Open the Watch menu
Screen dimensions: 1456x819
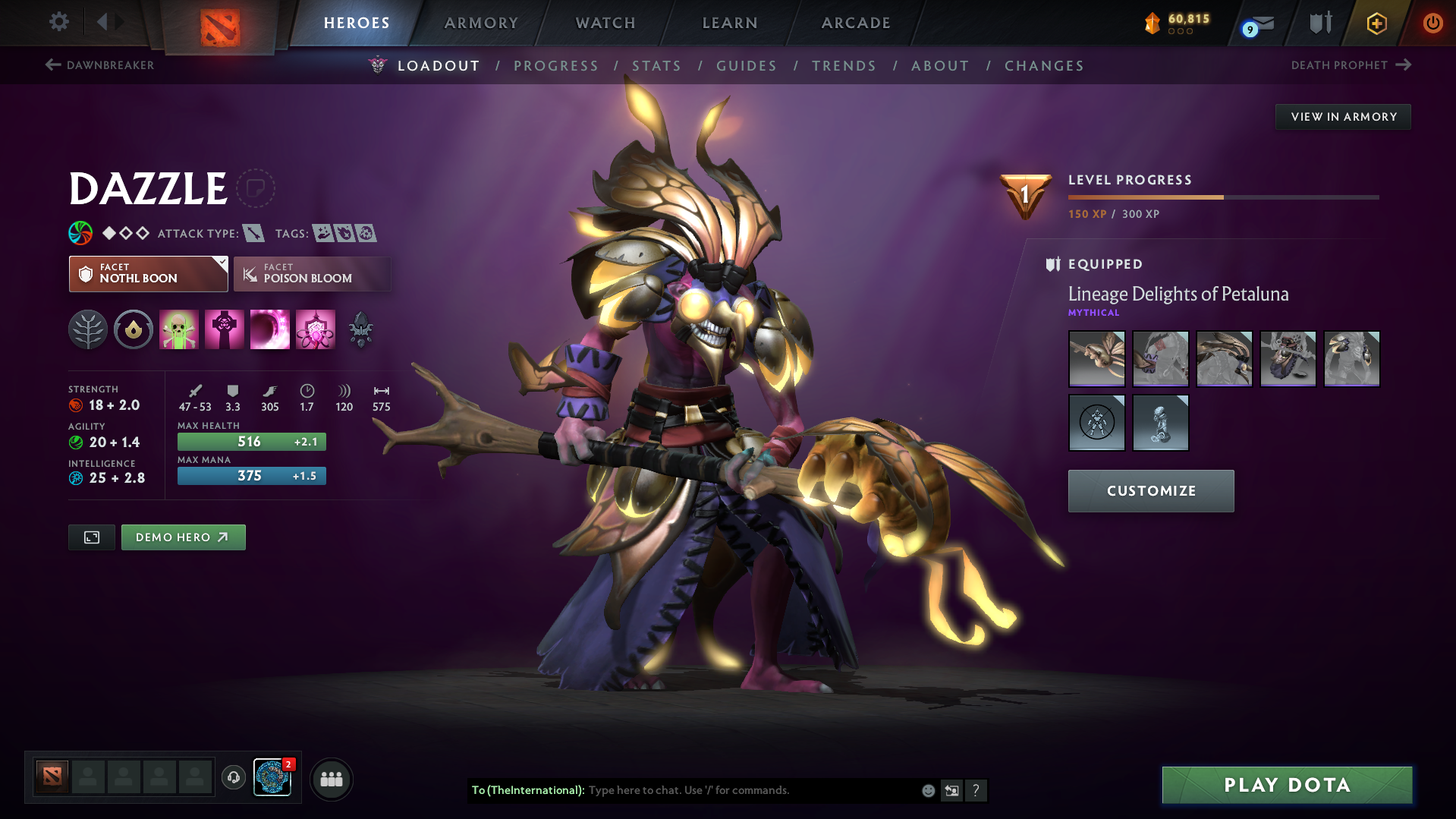pos(605,23)
